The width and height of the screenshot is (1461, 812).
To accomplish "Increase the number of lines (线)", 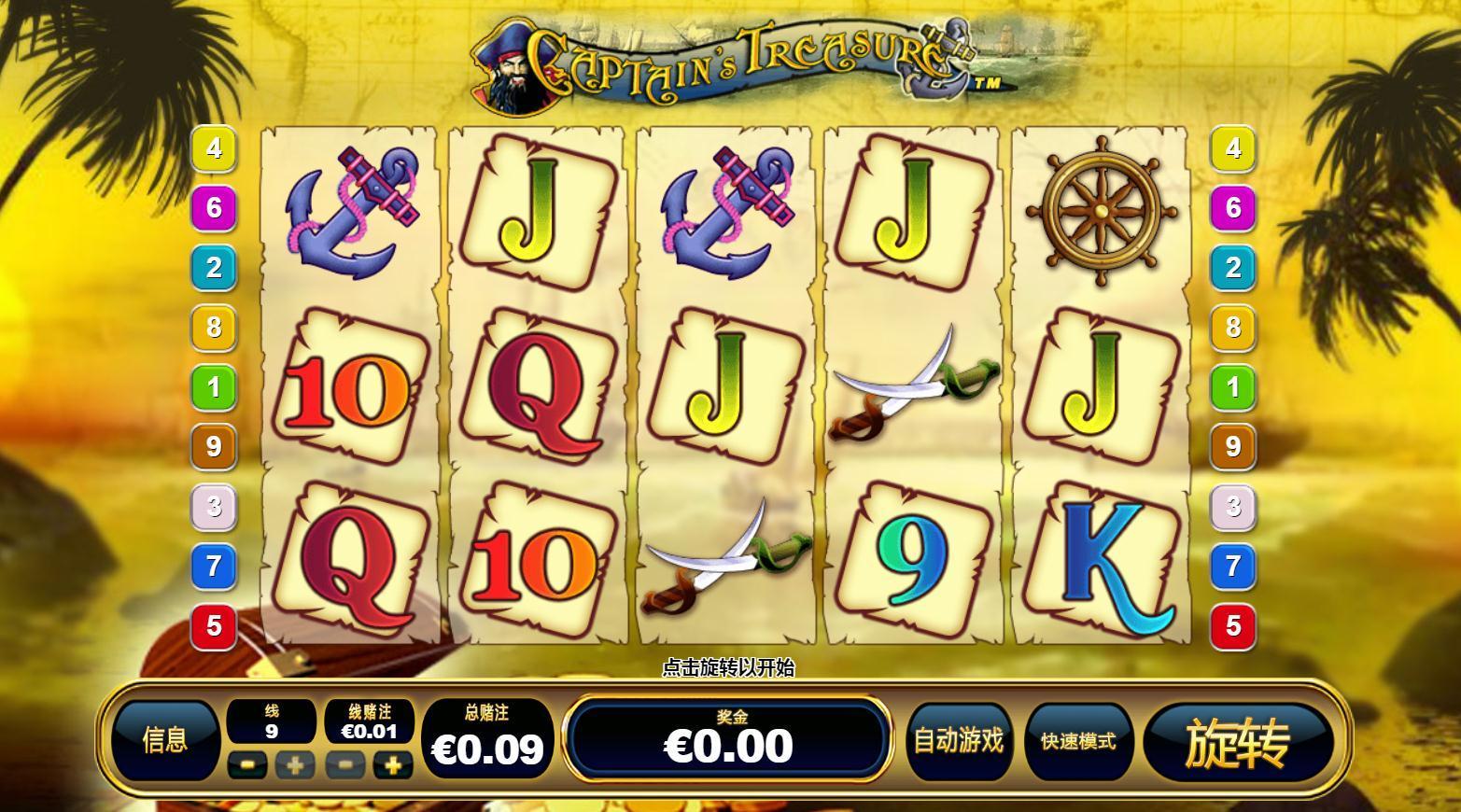I will pyautogui.click(x=295, y=766).
